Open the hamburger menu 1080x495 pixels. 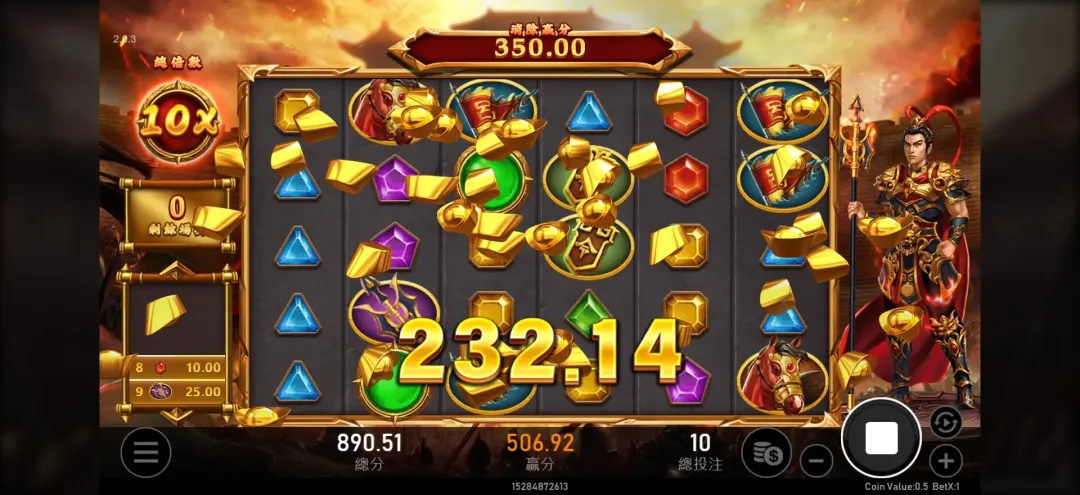(x=146, y=453)
